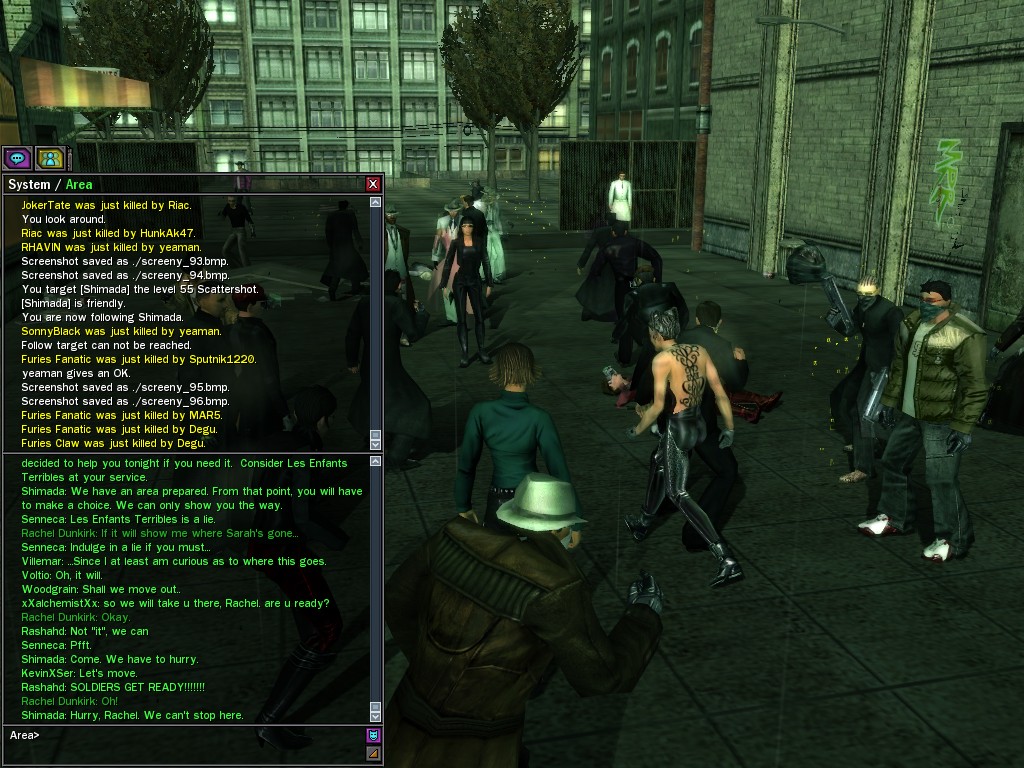Open the blue mask emote button
Image resolution: width=1024 pixels, height=768 pixels.
tap(374, 735)
